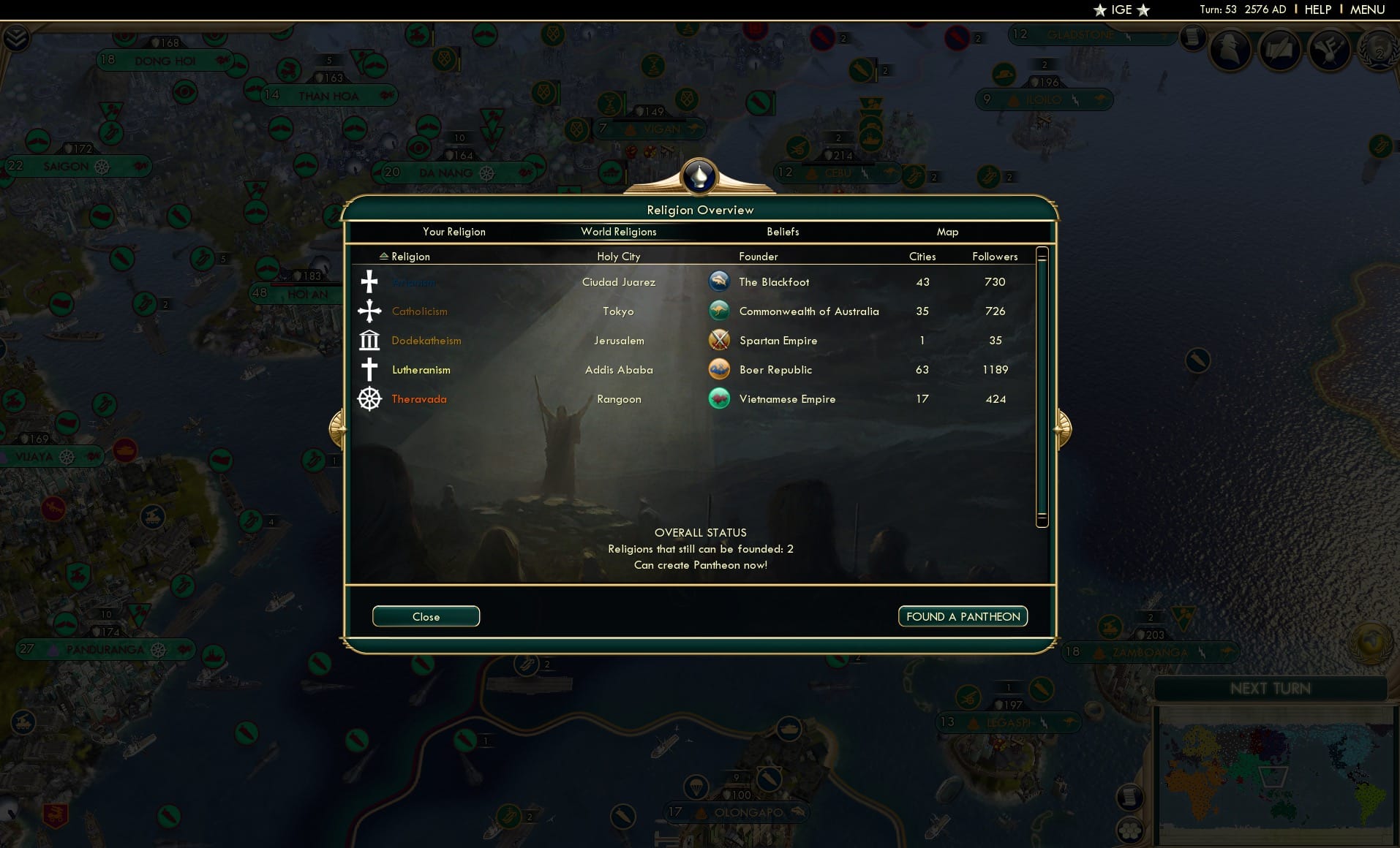
Task: Click the Dodekatheism temple icon
Action: pos(369,340)
